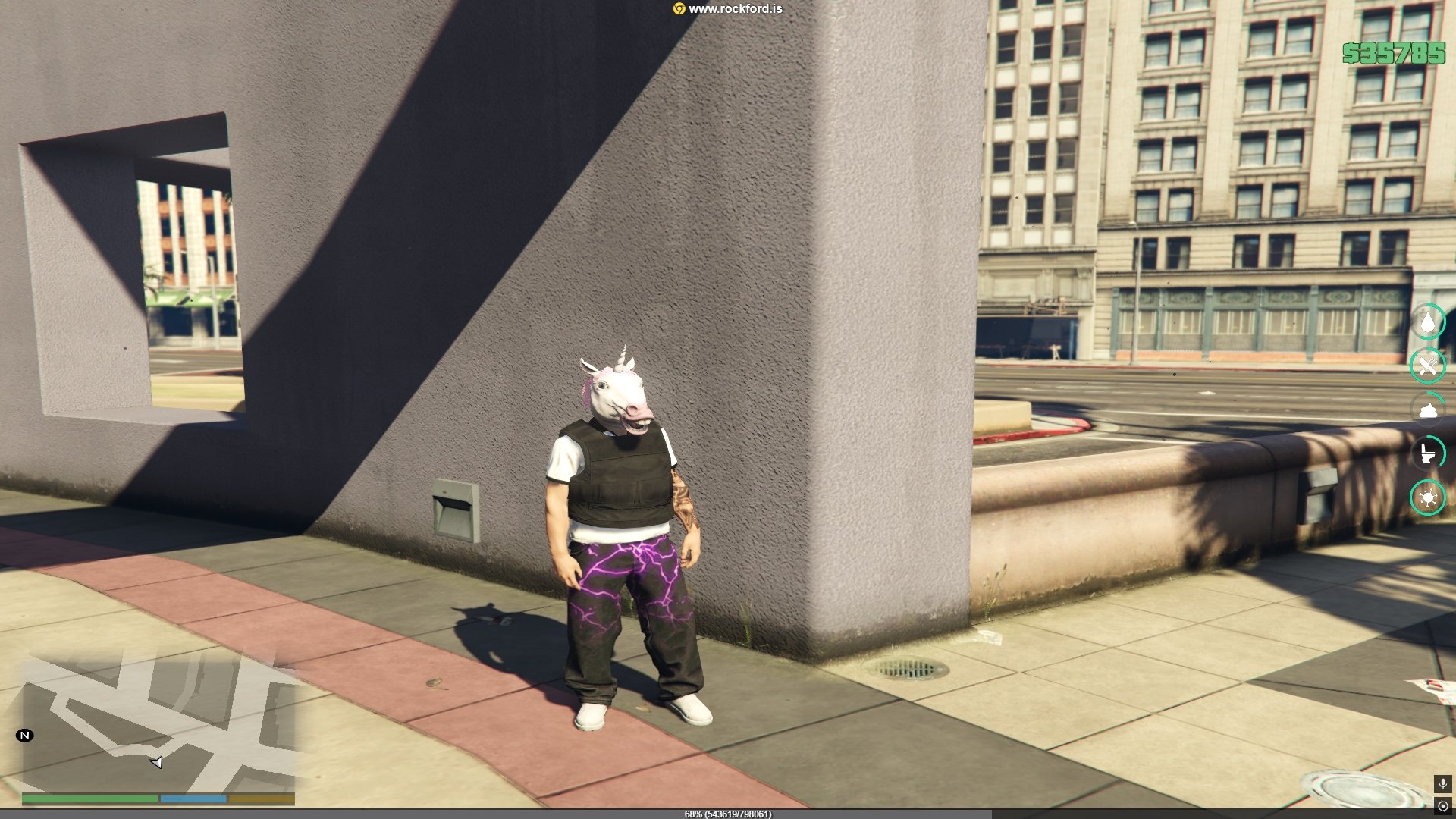Click the minimap
Screen dimensions: 1456x819
coord(158,724)
